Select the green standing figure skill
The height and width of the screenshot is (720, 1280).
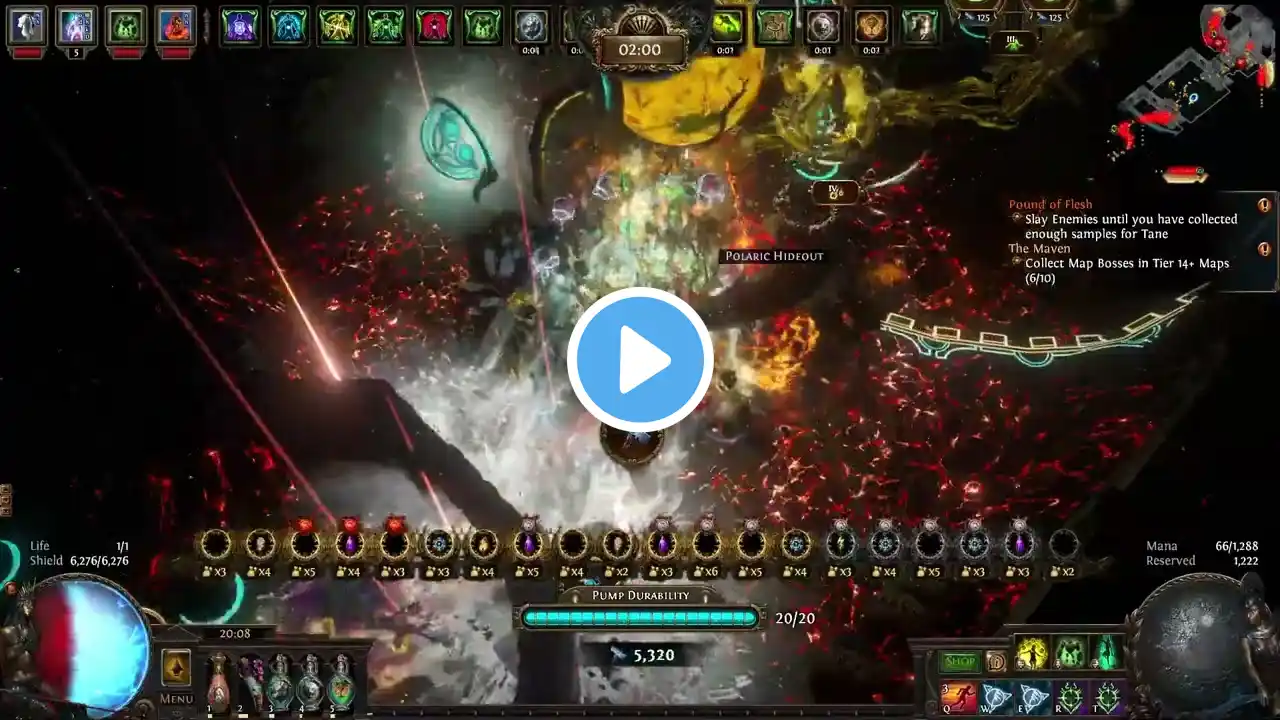[x=1107, y=654]
